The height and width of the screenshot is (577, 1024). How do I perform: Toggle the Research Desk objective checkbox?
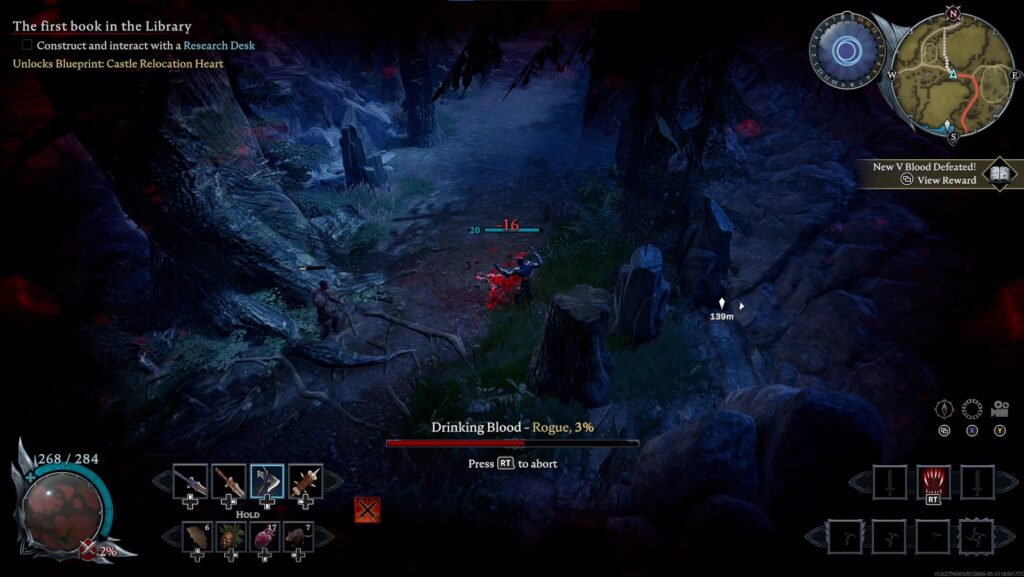click(26, 45)
